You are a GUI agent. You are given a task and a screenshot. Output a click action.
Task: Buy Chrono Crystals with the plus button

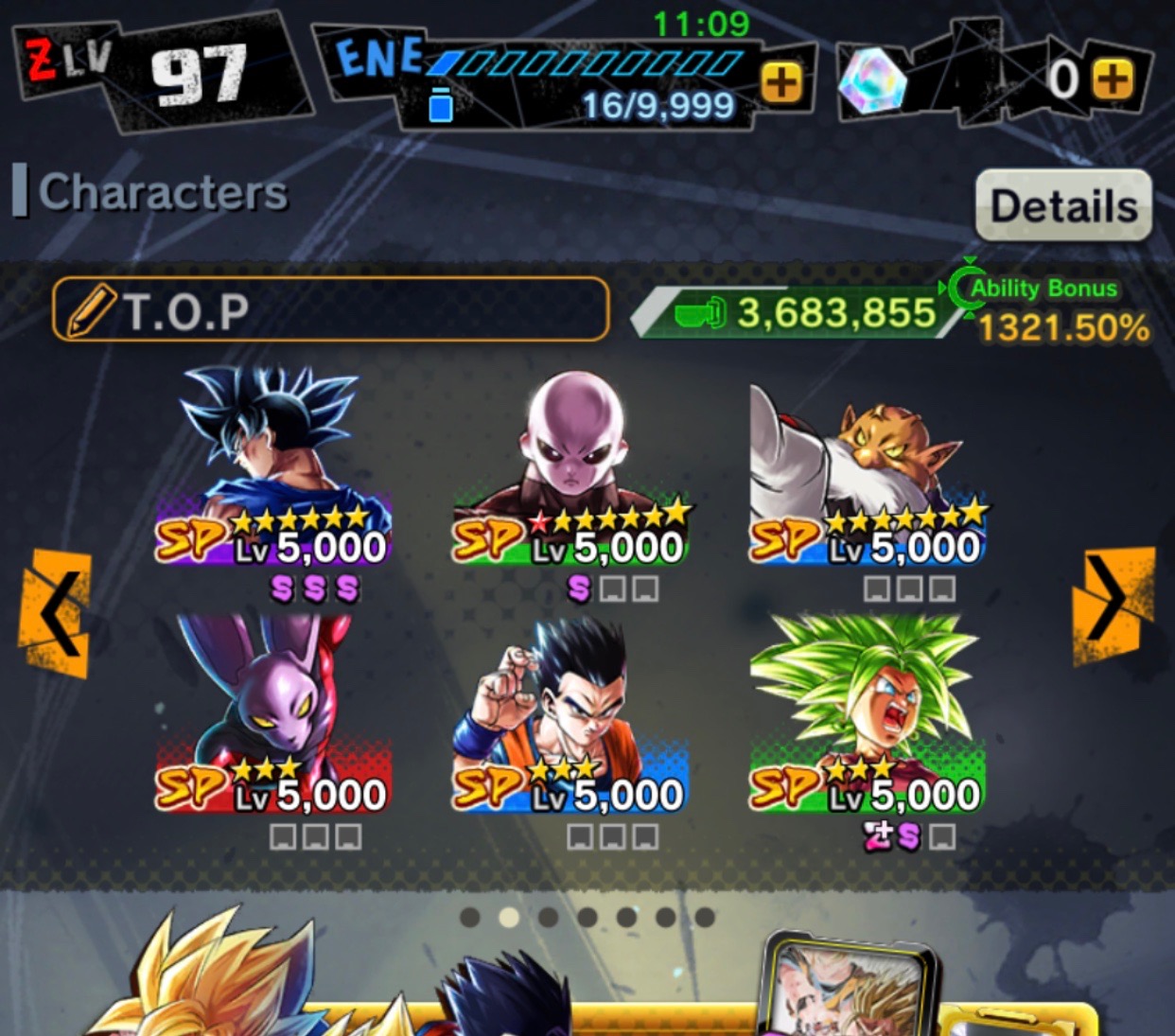(x=1113, y=79)
